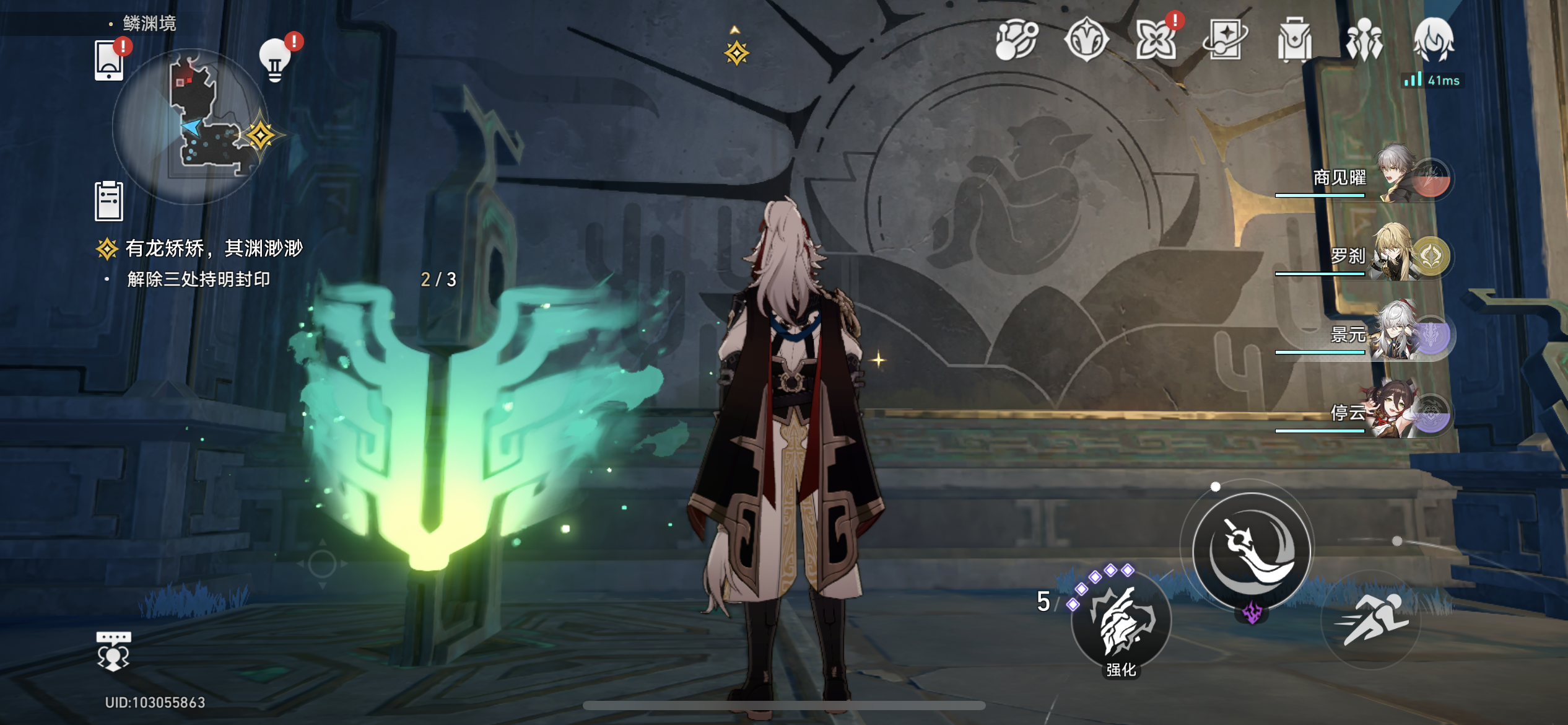
Task: Open the team lineup icon
Action: tap(1364, 41)
